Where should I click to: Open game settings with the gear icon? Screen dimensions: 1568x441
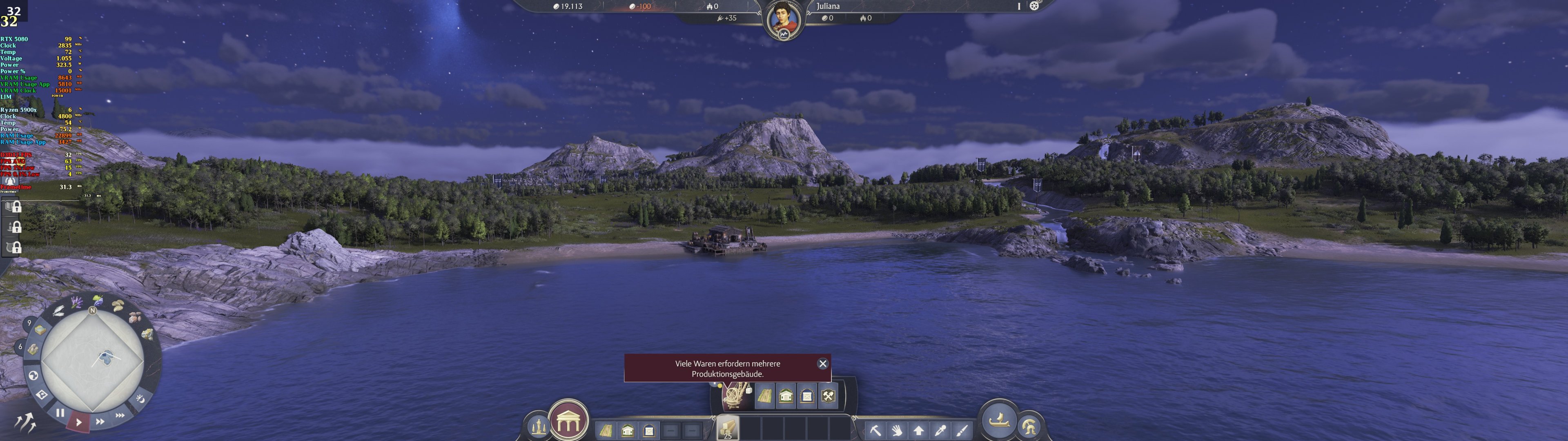1034,6
